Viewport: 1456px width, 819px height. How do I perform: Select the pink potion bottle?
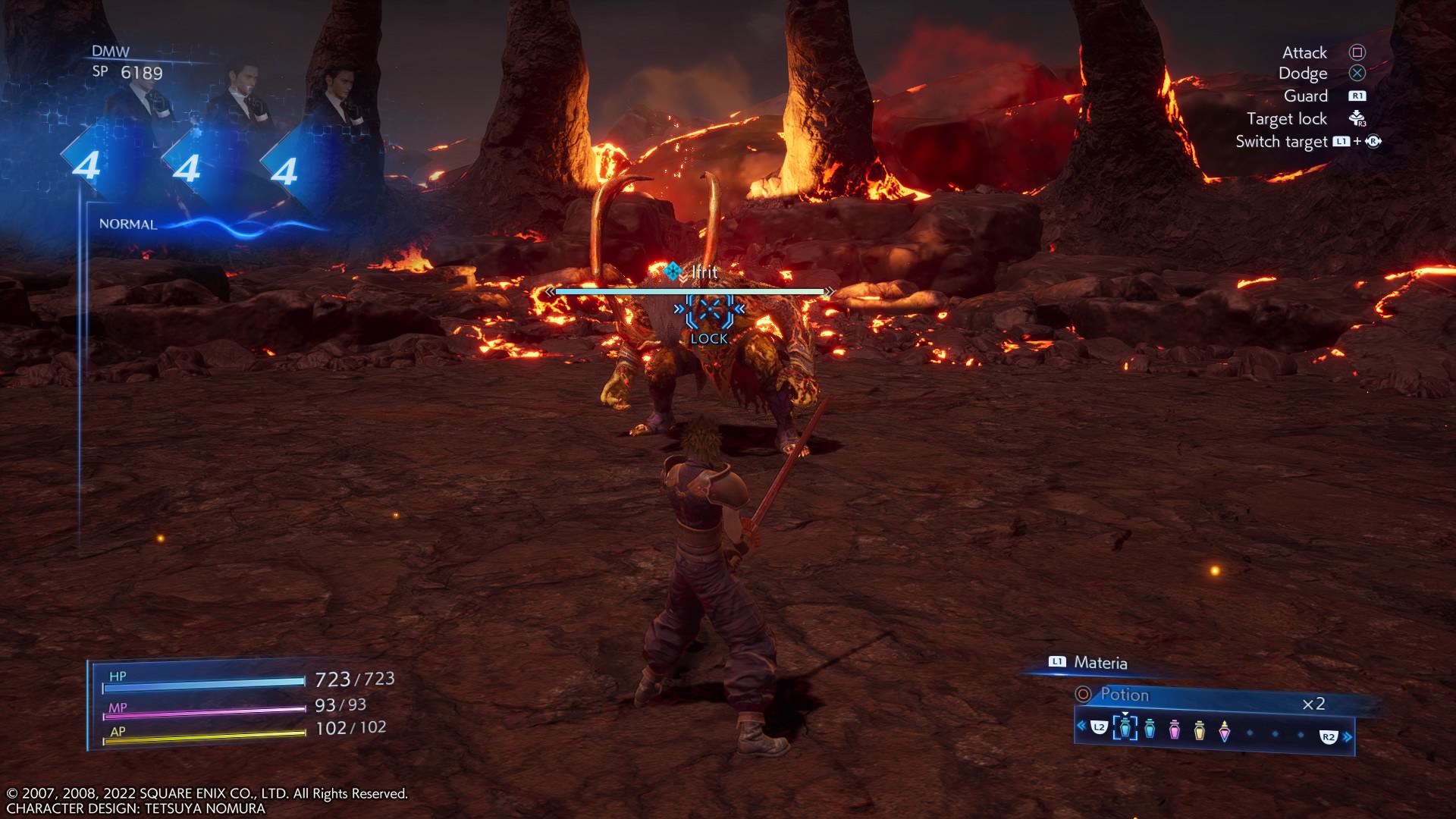(1175, 730)
